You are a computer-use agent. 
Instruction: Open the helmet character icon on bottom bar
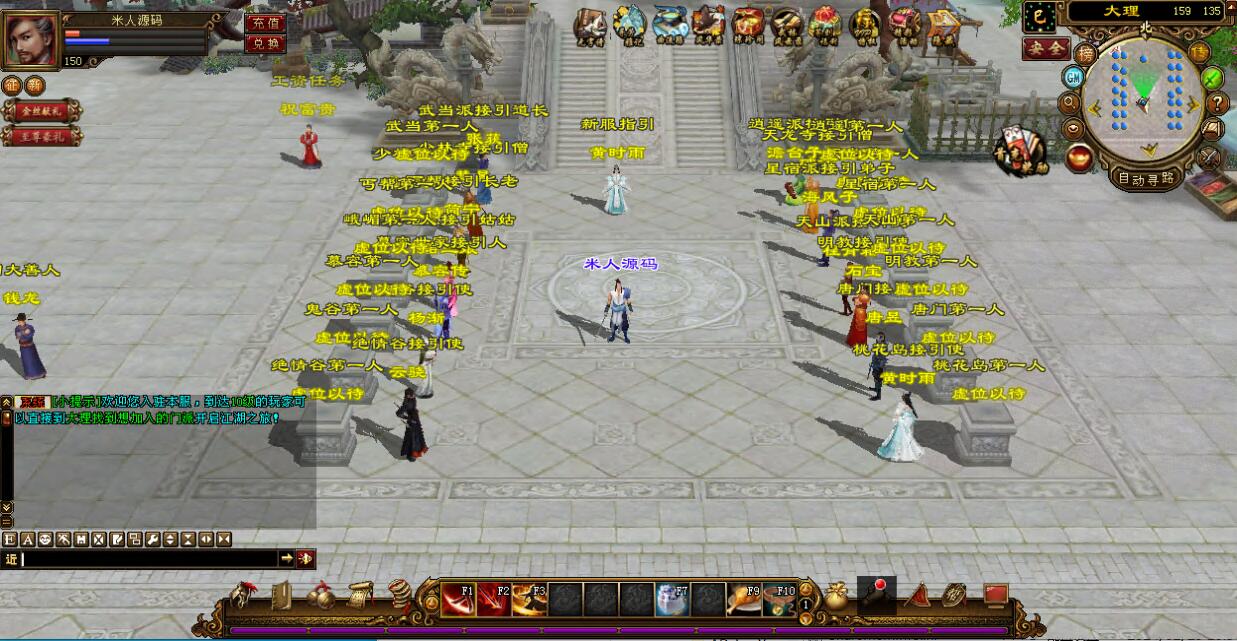[x=242, y=596]
